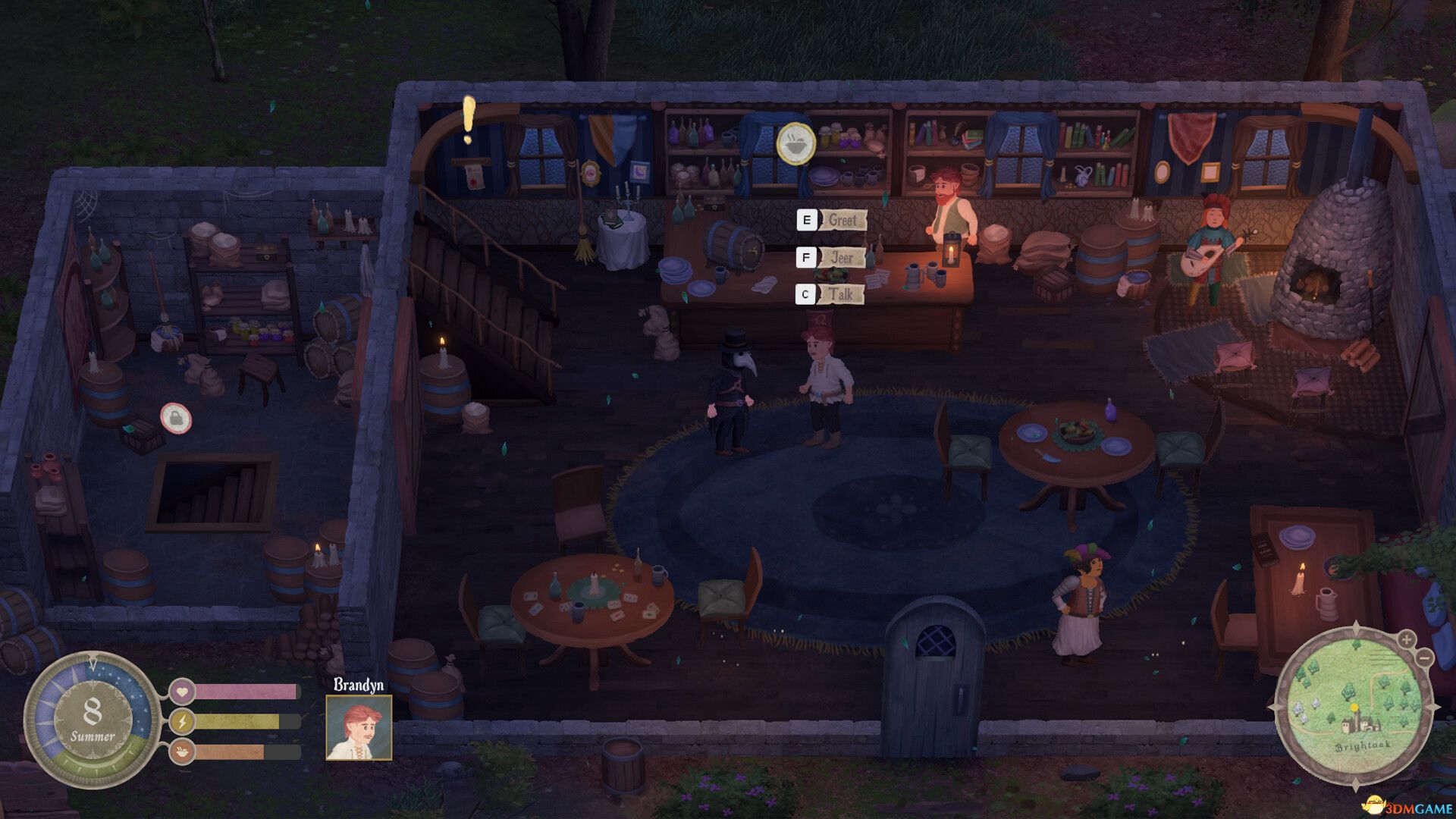Click Brandyn's character portrait
This screenshot has height=819, width=1456.
click(359, 727)
